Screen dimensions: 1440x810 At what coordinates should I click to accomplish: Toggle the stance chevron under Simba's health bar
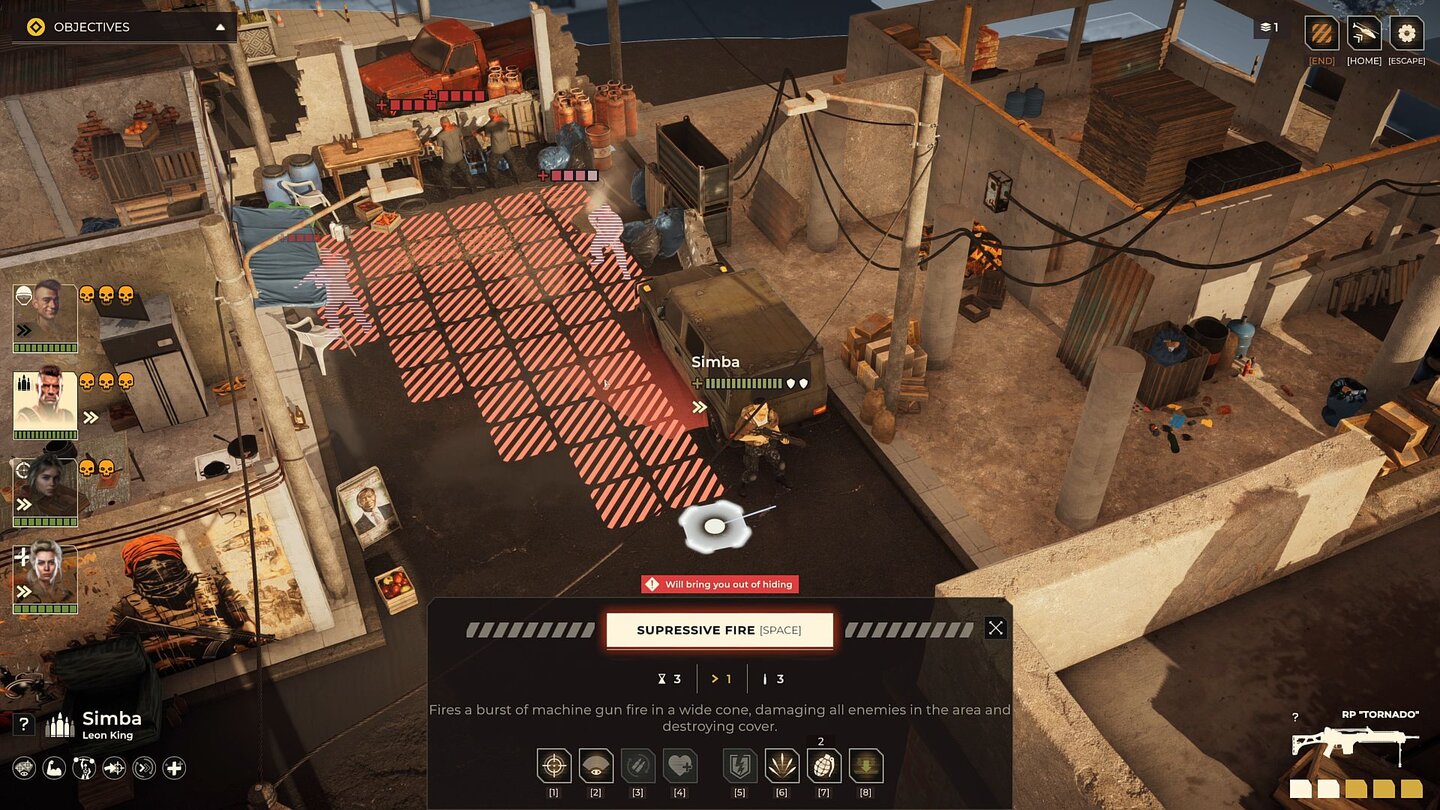[x=699, y=405]
